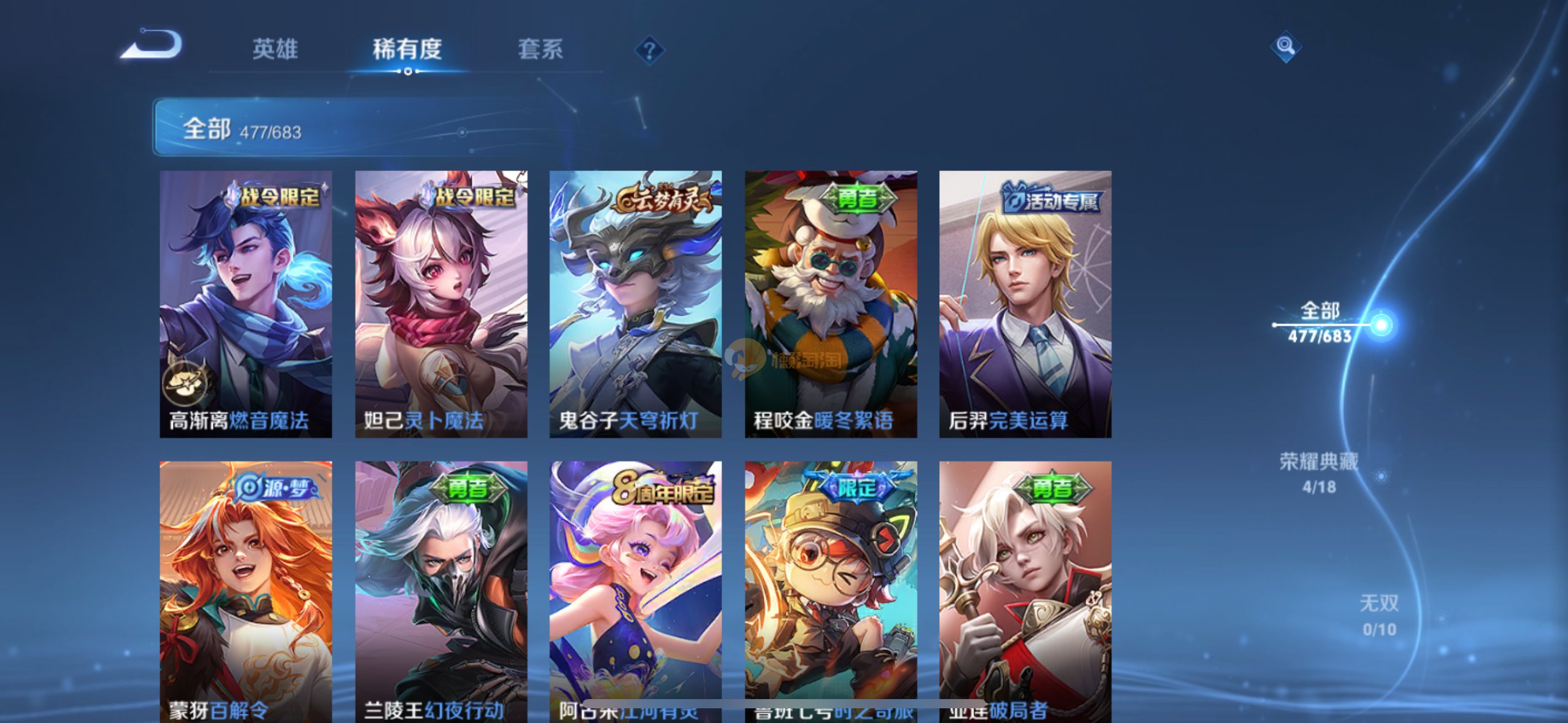Choose 荣耀典藏 rarity filter
Image resolution: width=1568 pixels, height=723 pixels.
(1319, 472)
